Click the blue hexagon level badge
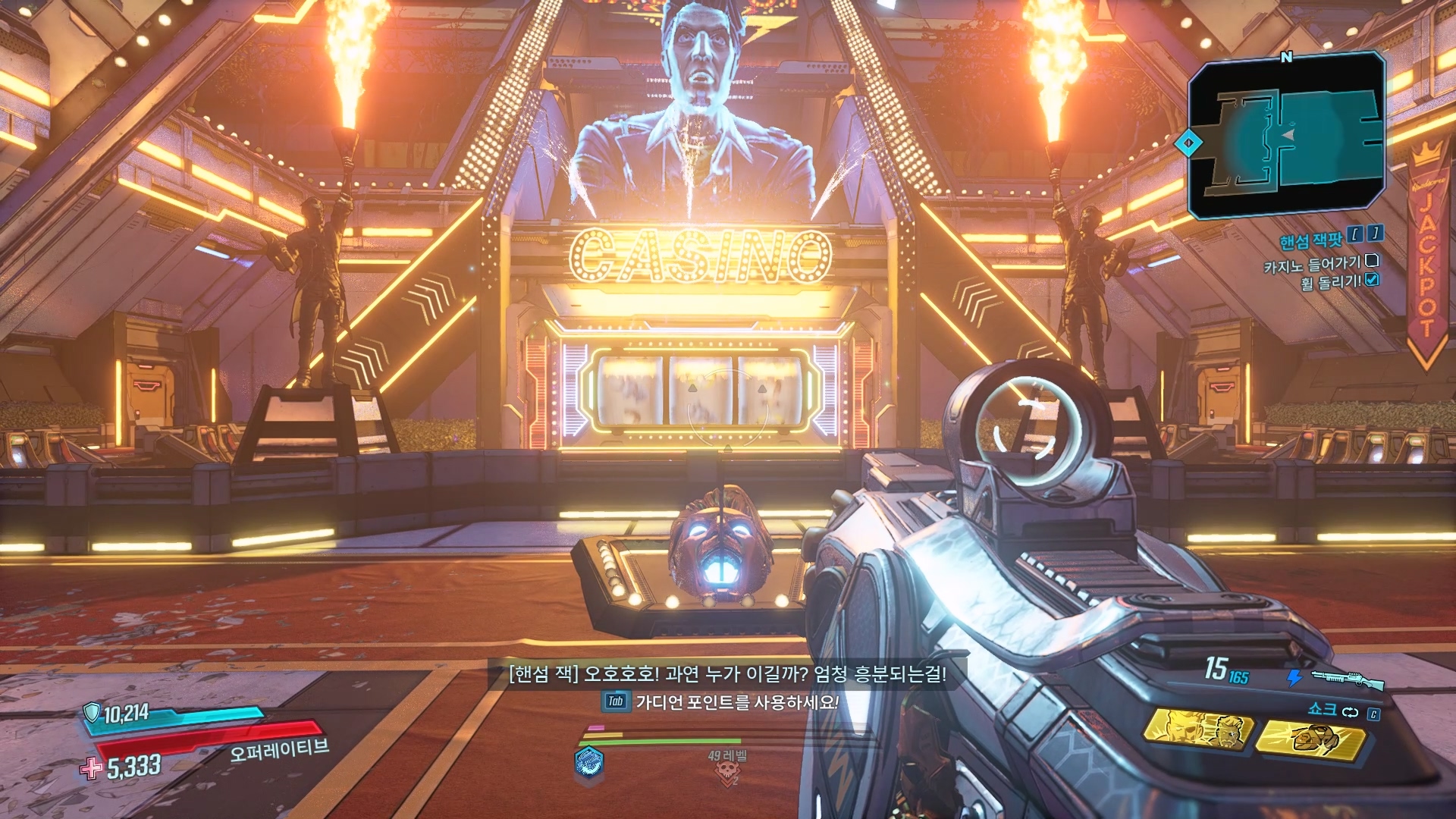 click(589, 761)
